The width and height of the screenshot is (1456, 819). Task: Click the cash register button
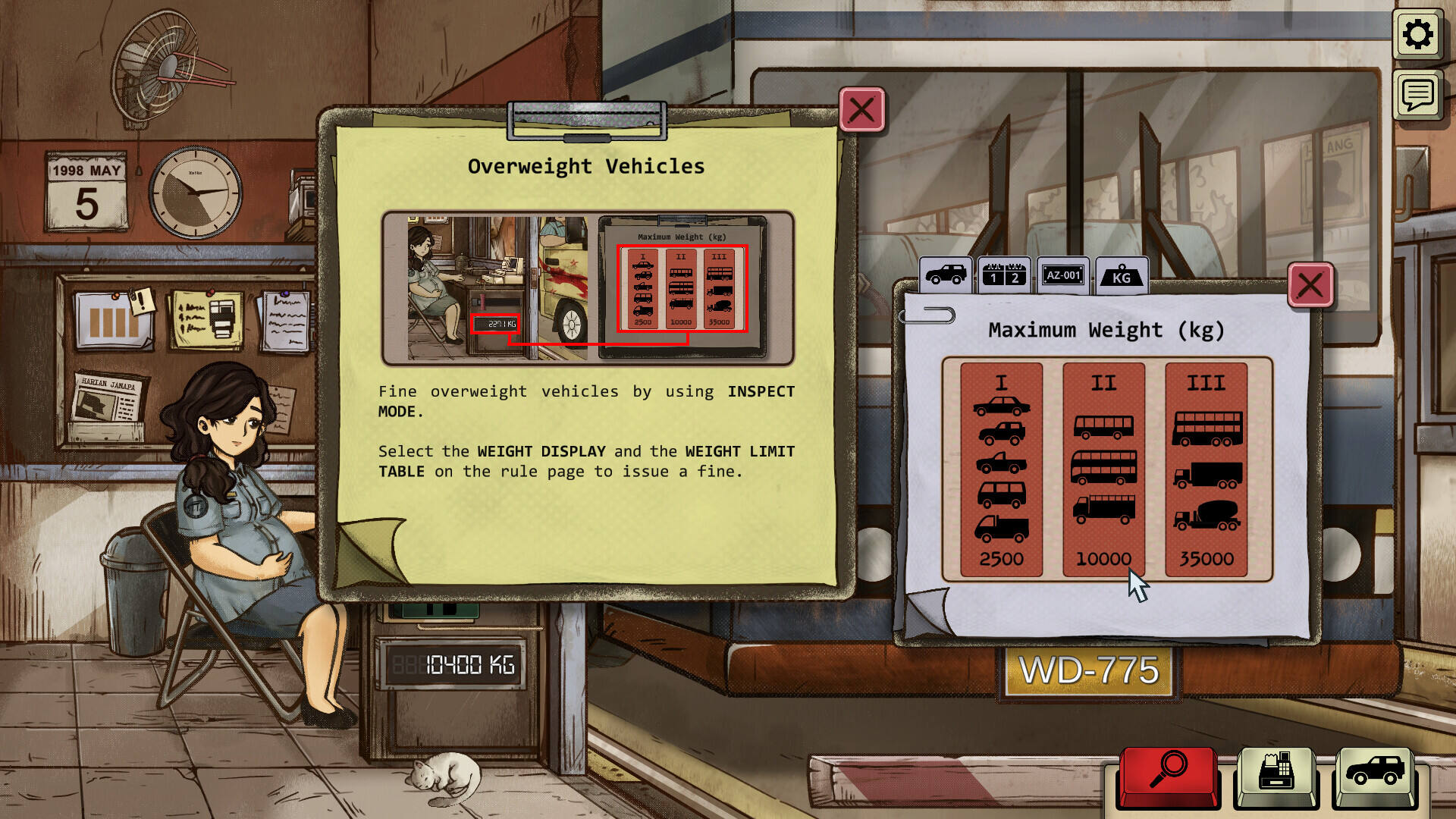(1277, 775)
